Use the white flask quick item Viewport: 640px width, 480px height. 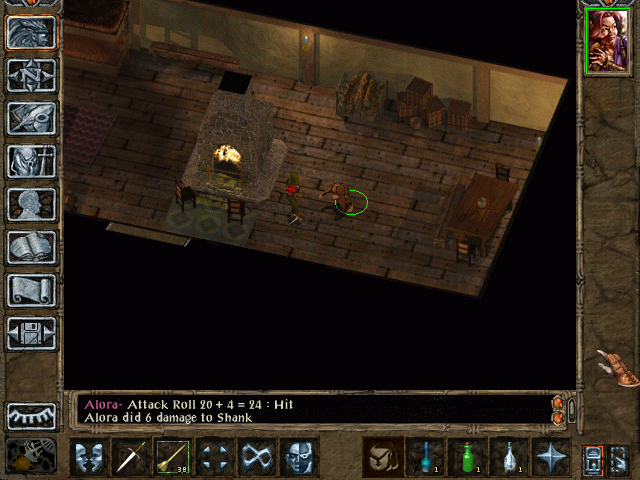[509, 457]
